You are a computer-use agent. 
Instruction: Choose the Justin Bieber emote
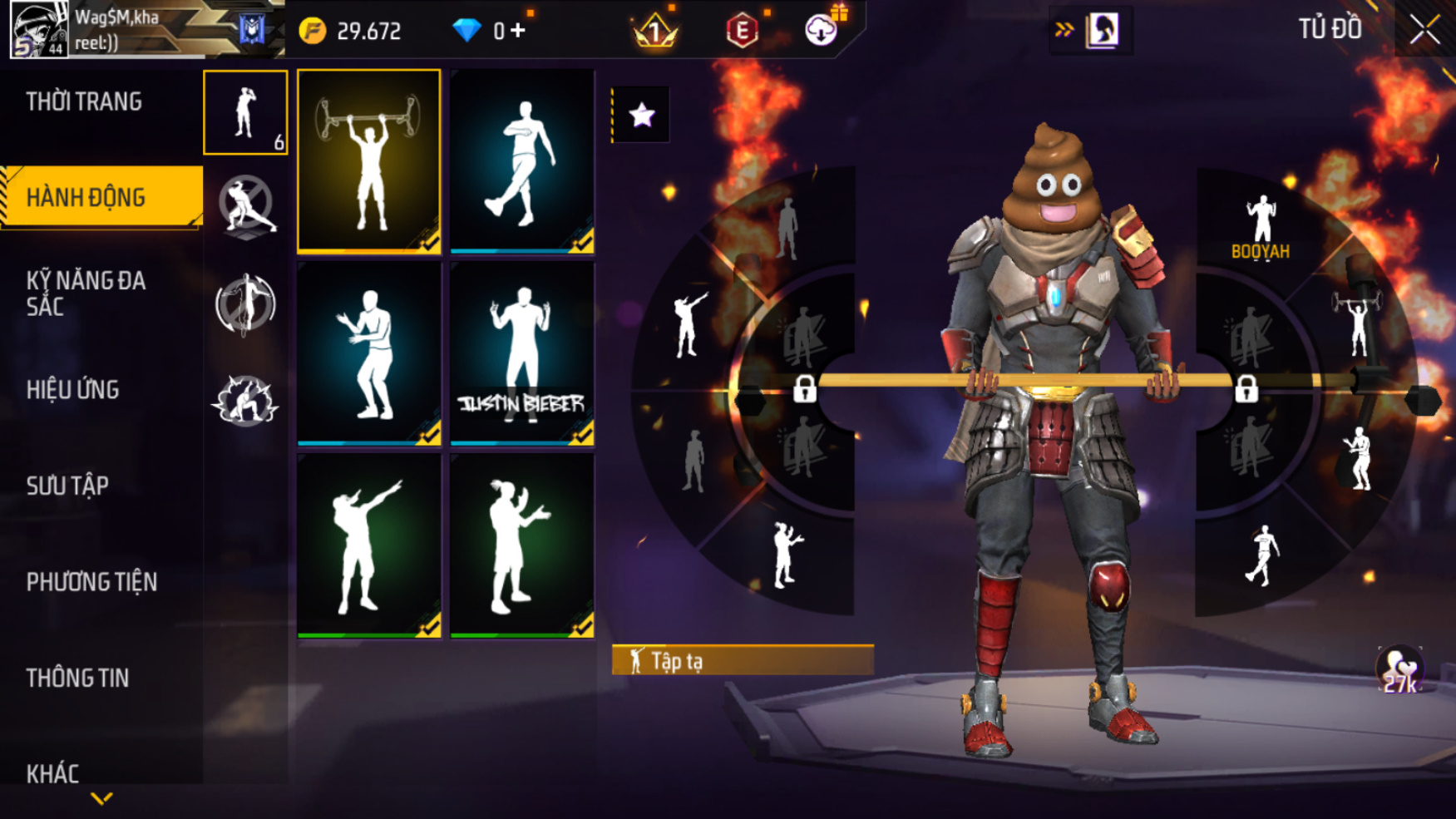(x=522, y=353)
